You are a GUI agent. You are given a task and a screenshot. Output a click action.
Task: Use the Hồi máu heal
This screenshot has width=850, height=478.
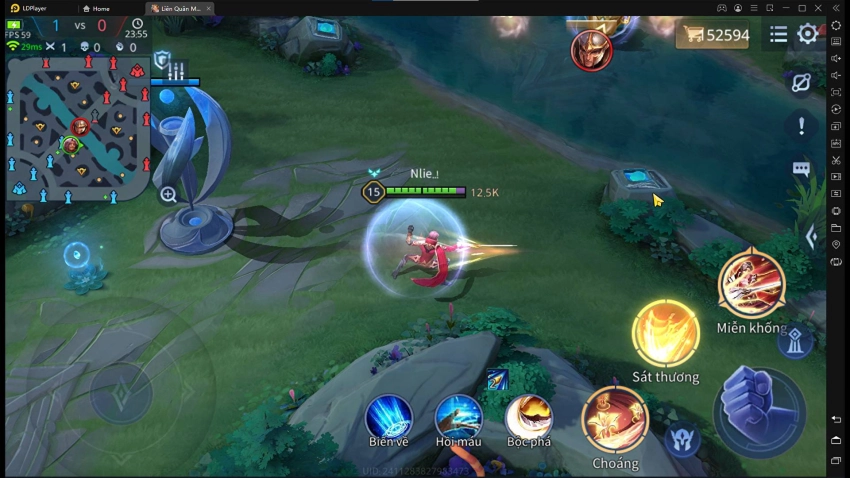coord(459,417)
